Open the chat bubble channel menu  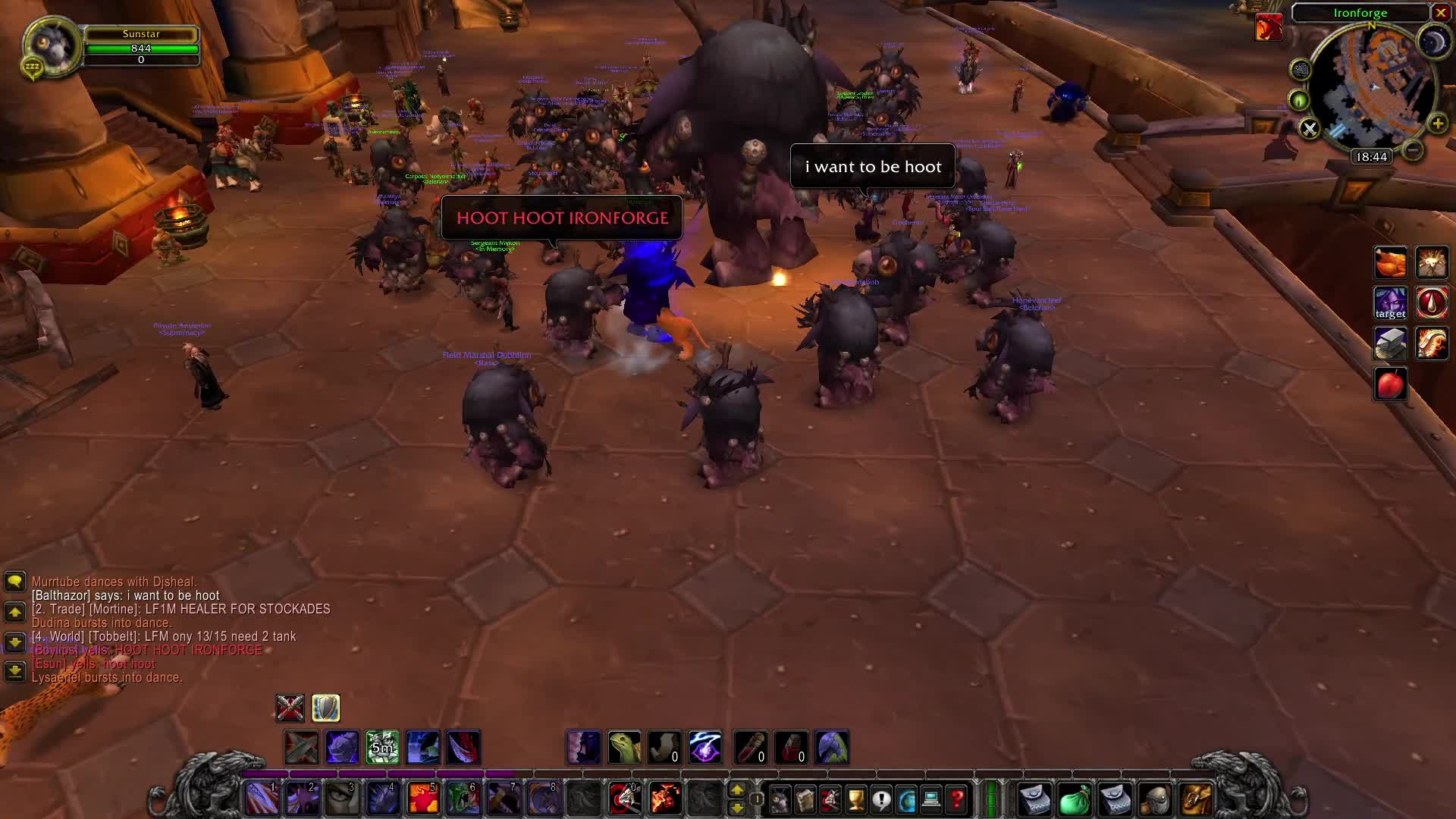click(x=15, y=582)
